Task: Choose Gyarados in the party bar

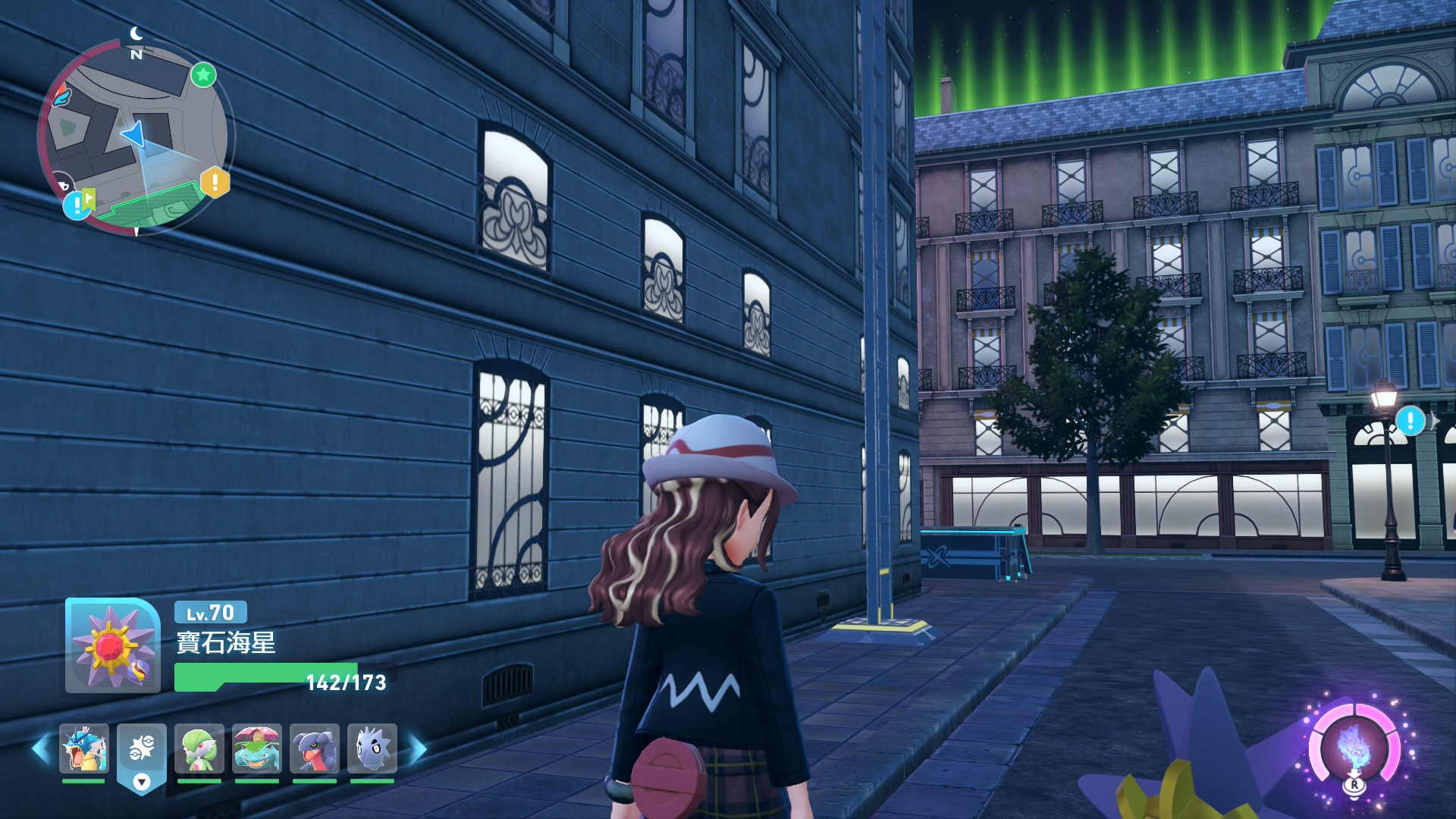Action: [x=83, y=748]
